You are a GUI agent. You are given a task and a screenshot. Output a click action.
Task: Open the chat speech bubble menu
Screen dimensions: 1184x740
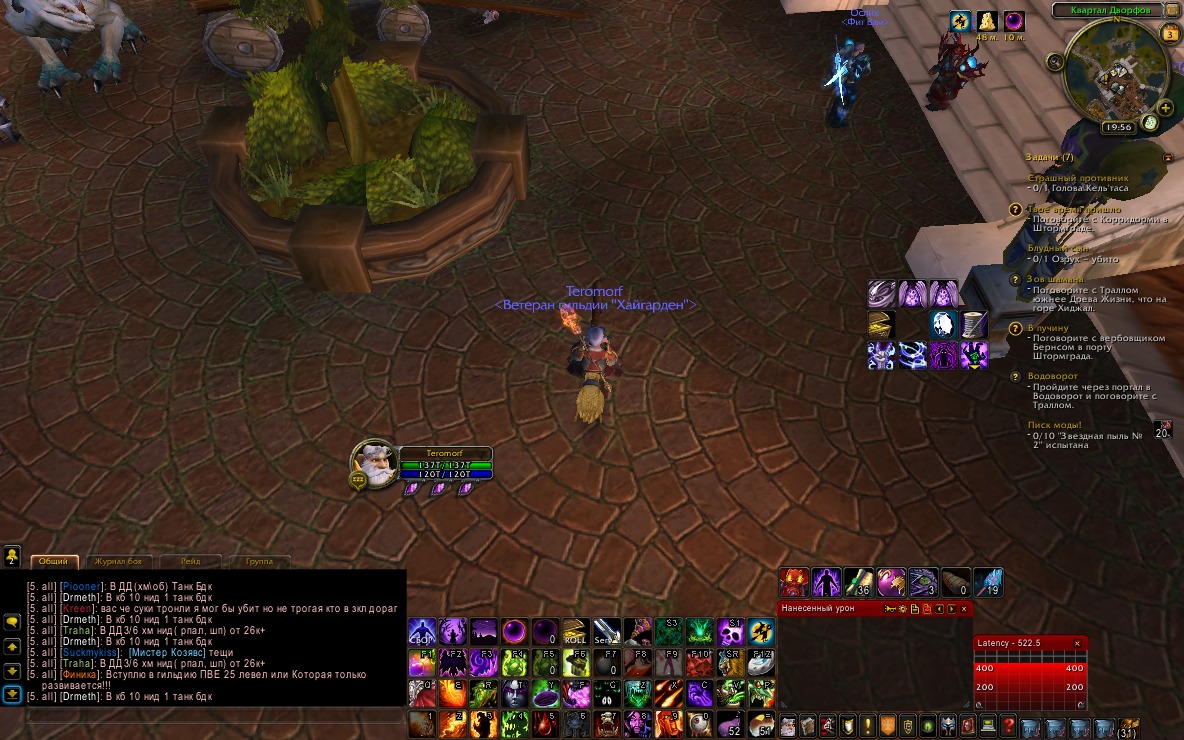[x=12, y=622]
